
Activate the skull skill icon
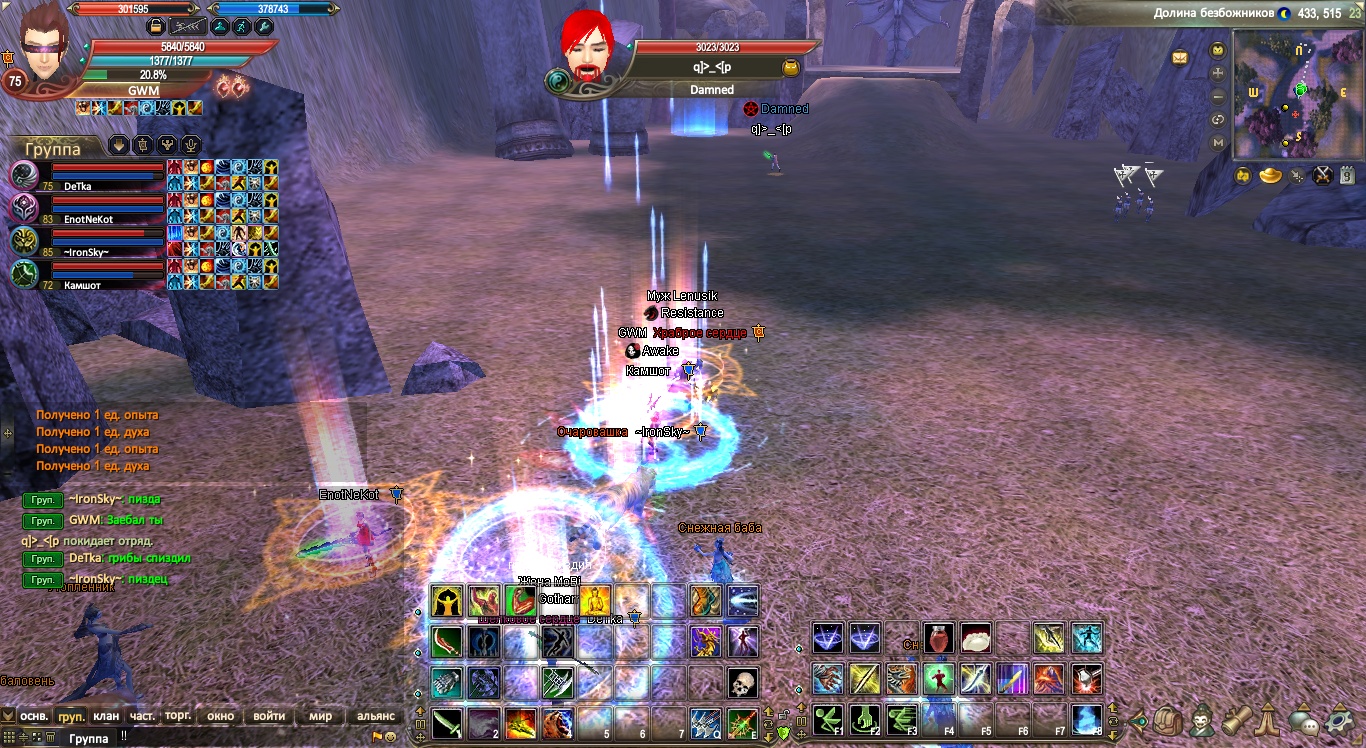pos(742,683)
